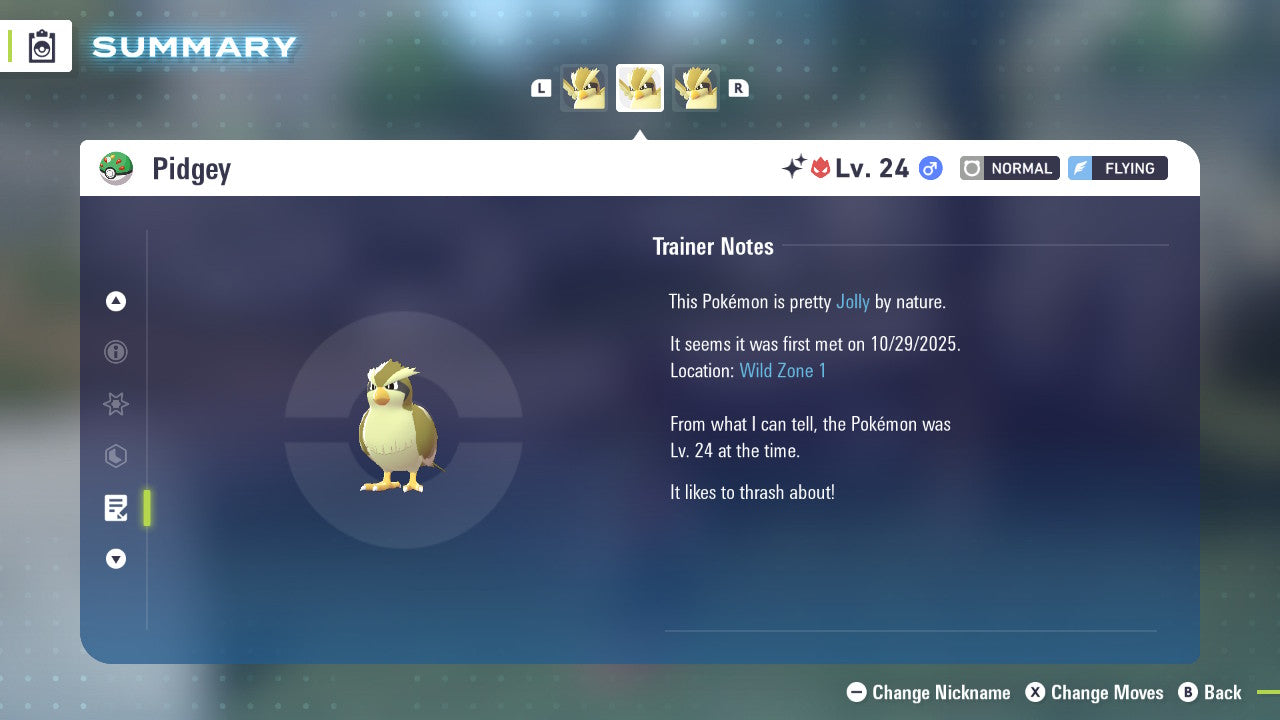Open the Wild Zone 1 location link
The height and width of the screenshot is (720, 1280).
783,370
